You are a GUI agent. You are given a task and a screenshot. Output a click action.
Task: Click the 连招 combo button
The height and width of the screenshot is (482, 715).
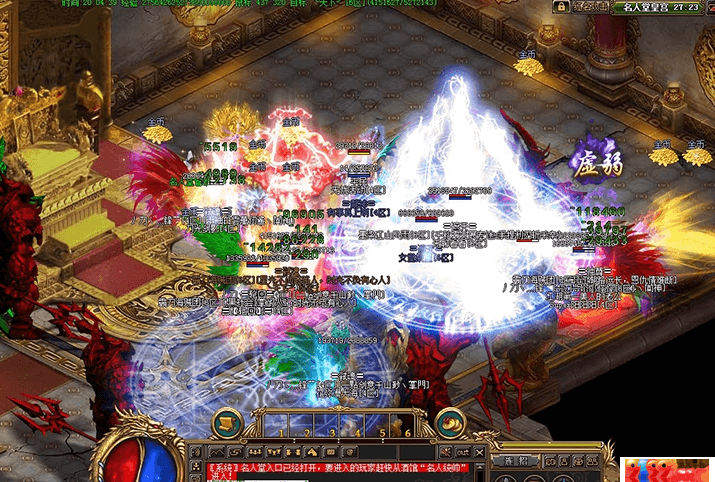pyautogui.click(x=516, y=460)
